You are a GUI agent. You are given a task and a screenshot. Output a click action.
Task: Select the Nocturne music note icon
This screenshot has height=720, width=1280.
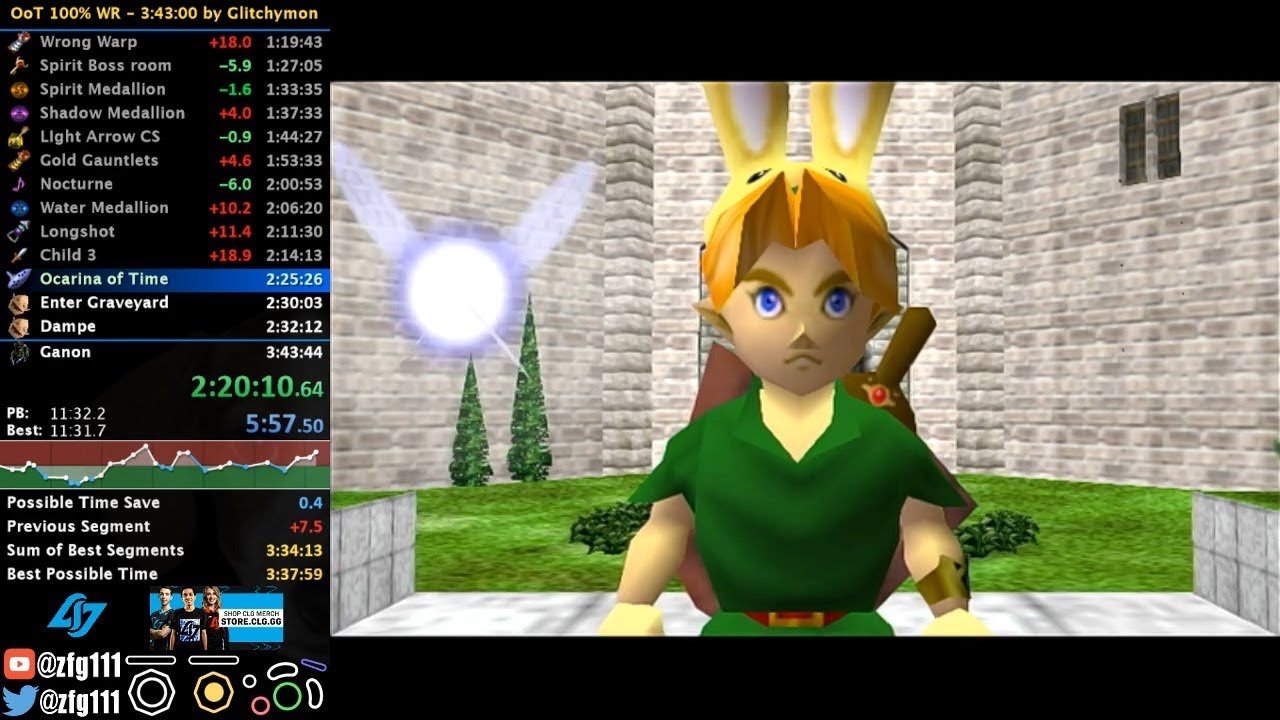coord(20,184)
